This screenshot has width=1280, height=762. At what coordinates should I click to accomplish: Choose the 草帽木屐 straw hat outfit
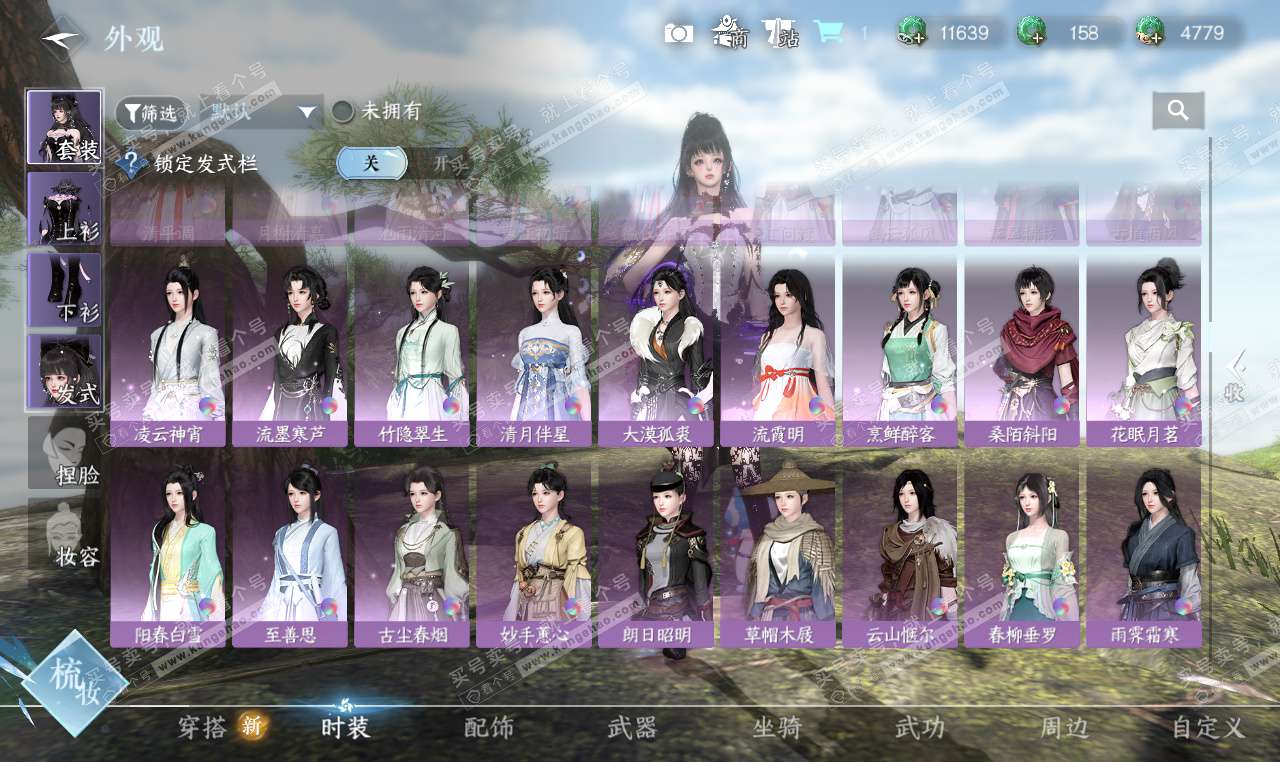(x=777, y=548)
